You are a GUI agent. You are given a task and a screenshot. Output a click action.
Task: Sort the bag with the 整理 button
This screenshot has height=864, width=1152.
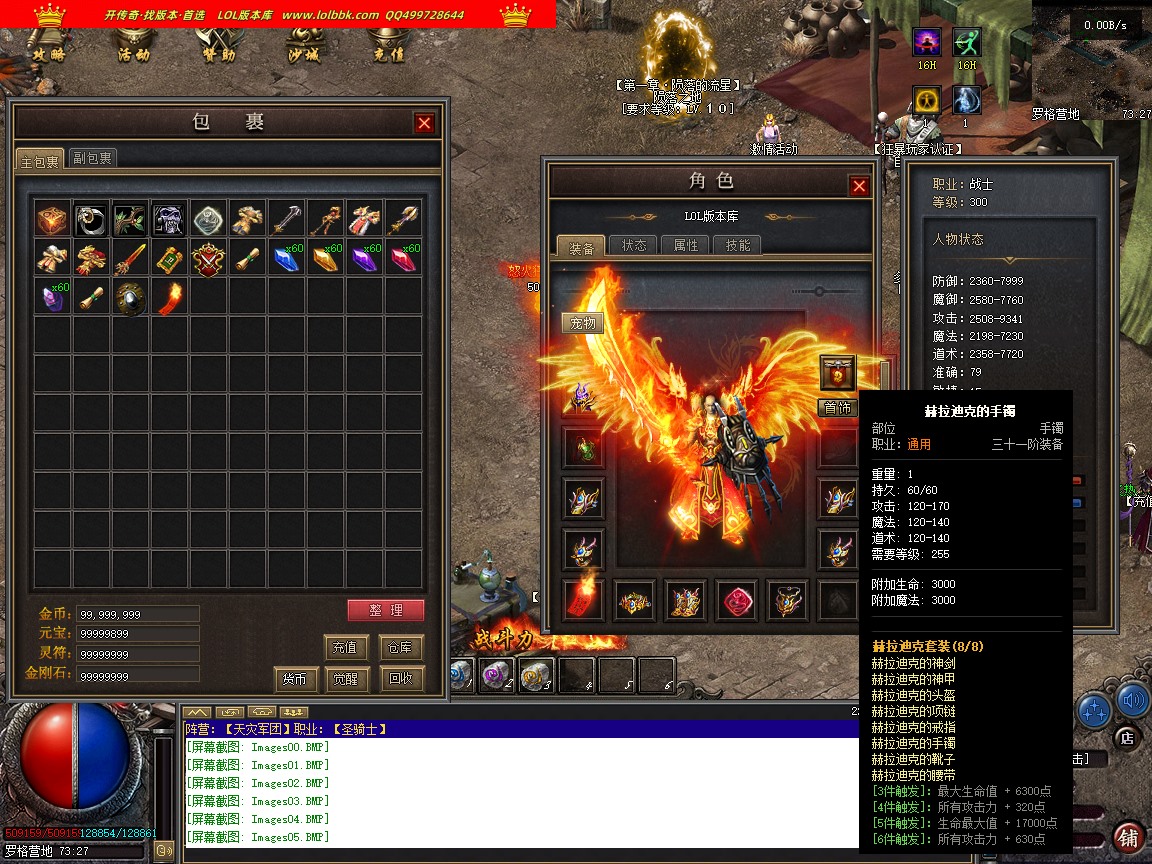(386, 610)
